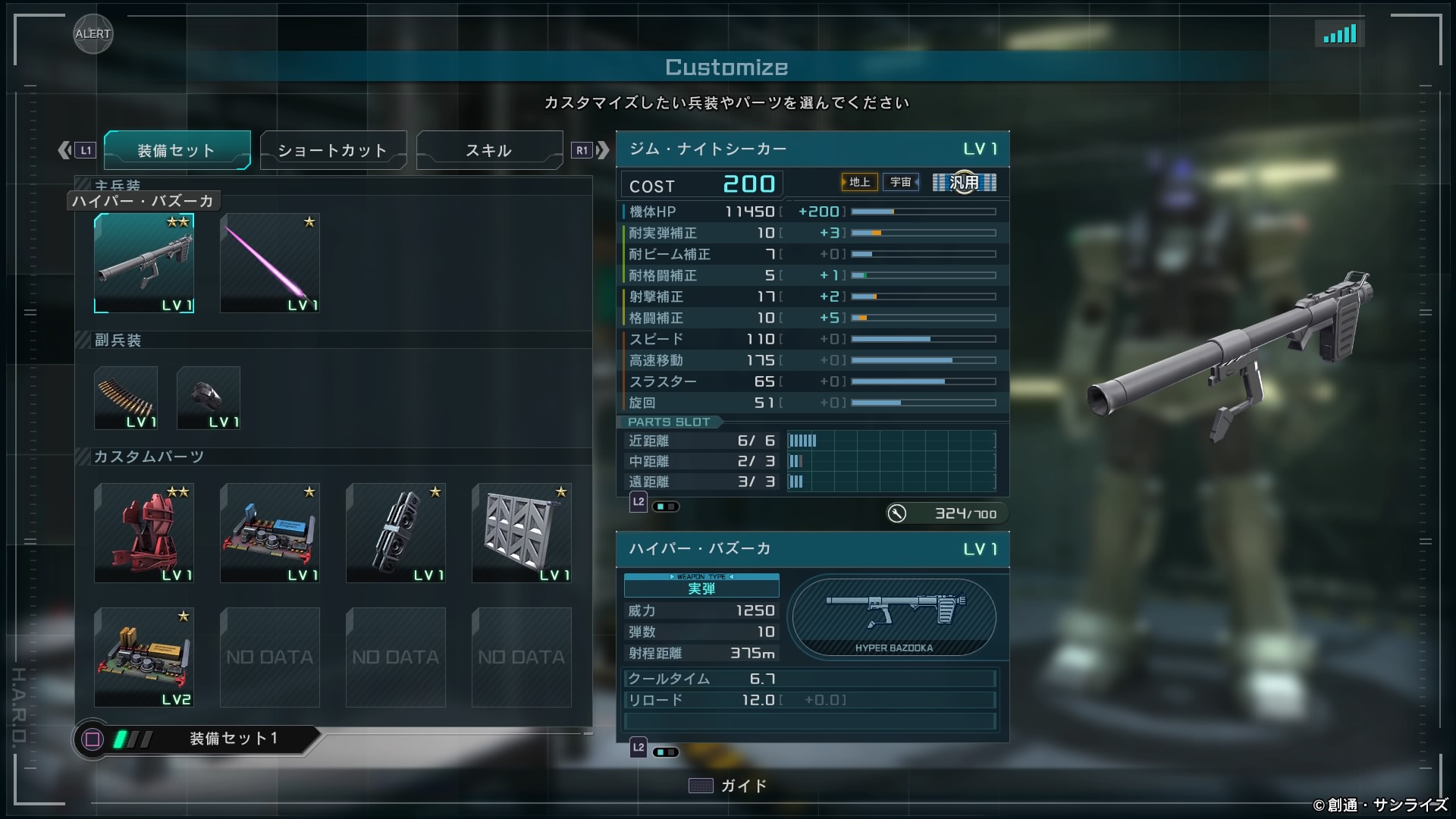Select the red armor custom part
Image resolution: width=1456 pixels, height=819 pixels.
tap(144, 533)
